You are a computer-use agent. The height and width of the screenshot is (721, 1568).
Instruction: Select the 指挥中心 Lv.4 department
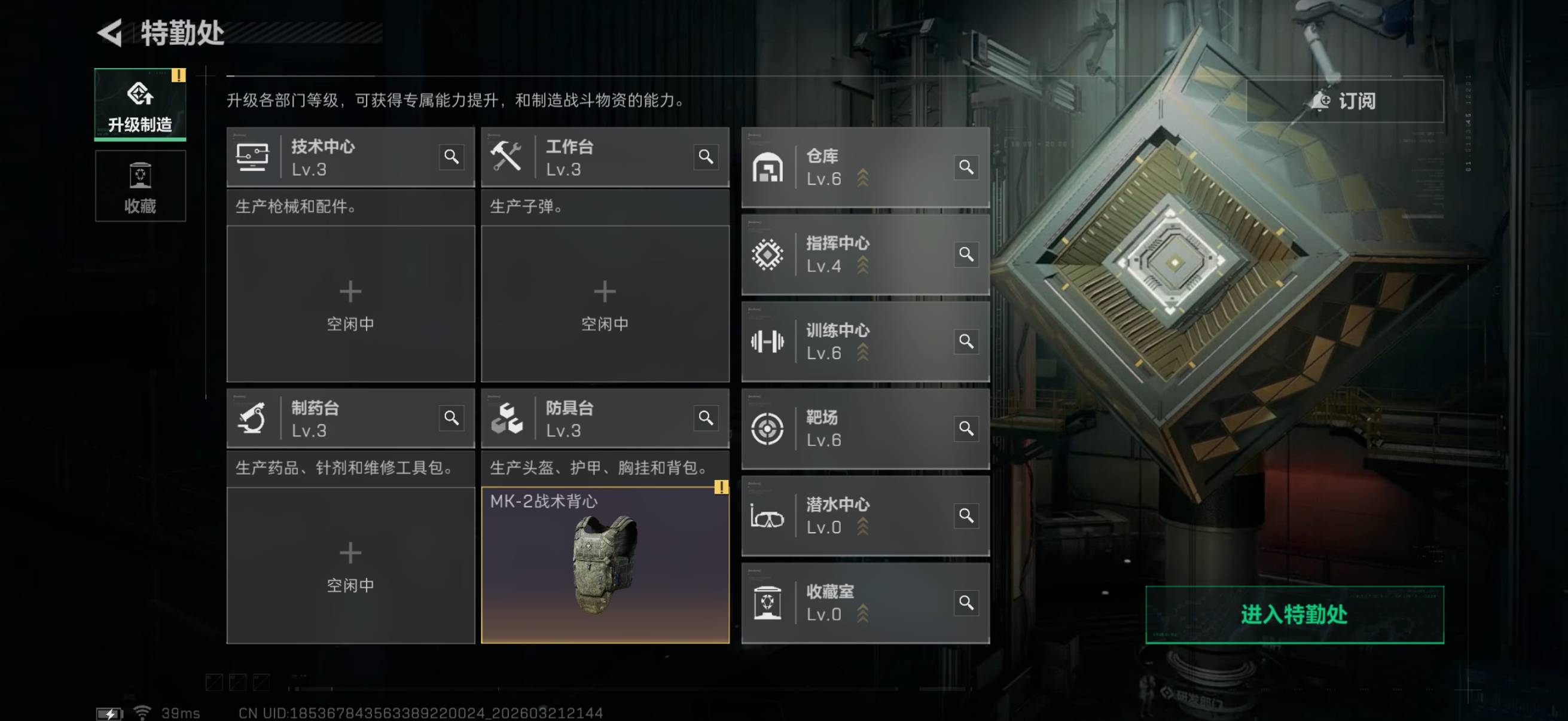point(852,254)
